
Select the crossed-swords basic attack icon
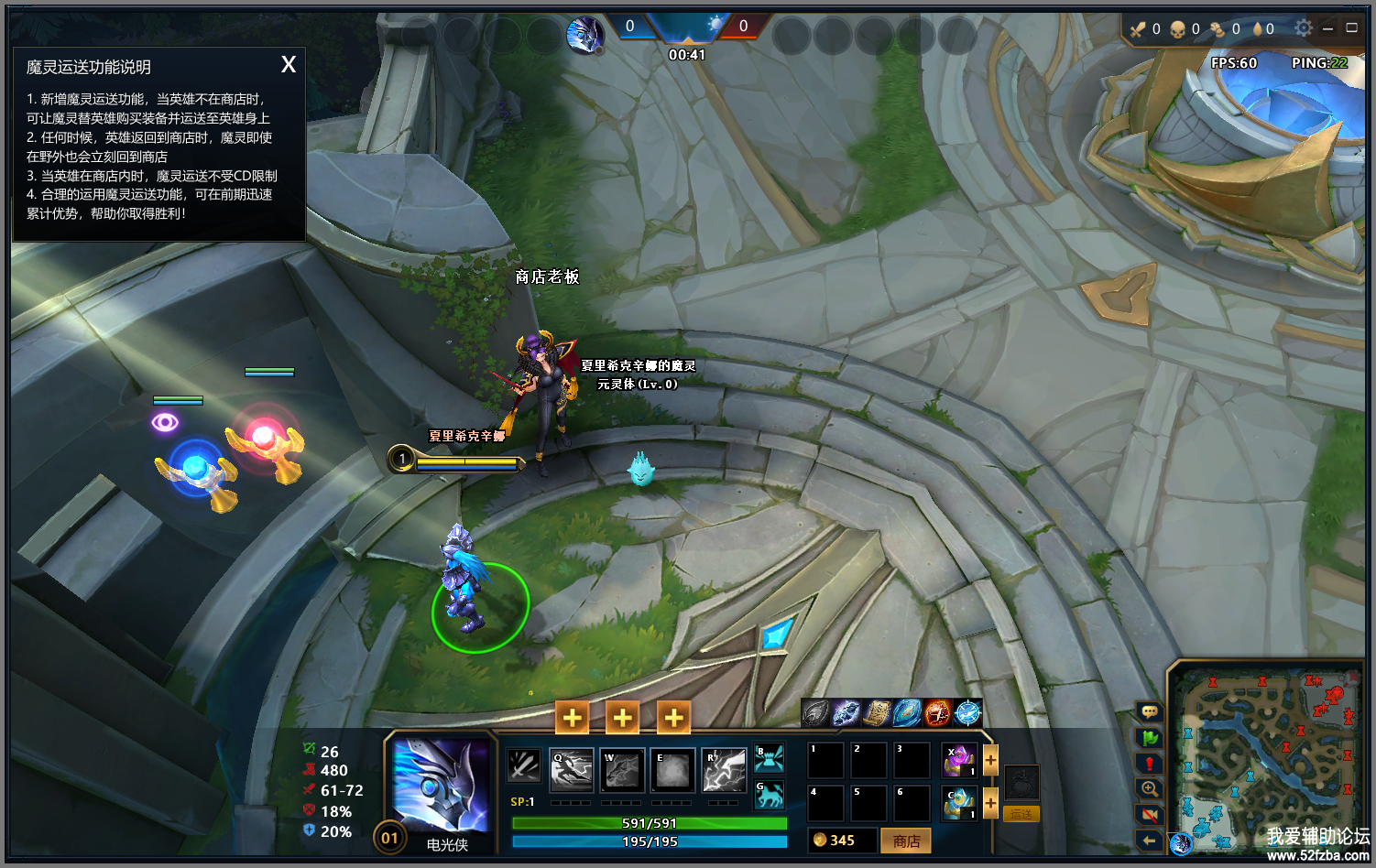click(524, 765)
